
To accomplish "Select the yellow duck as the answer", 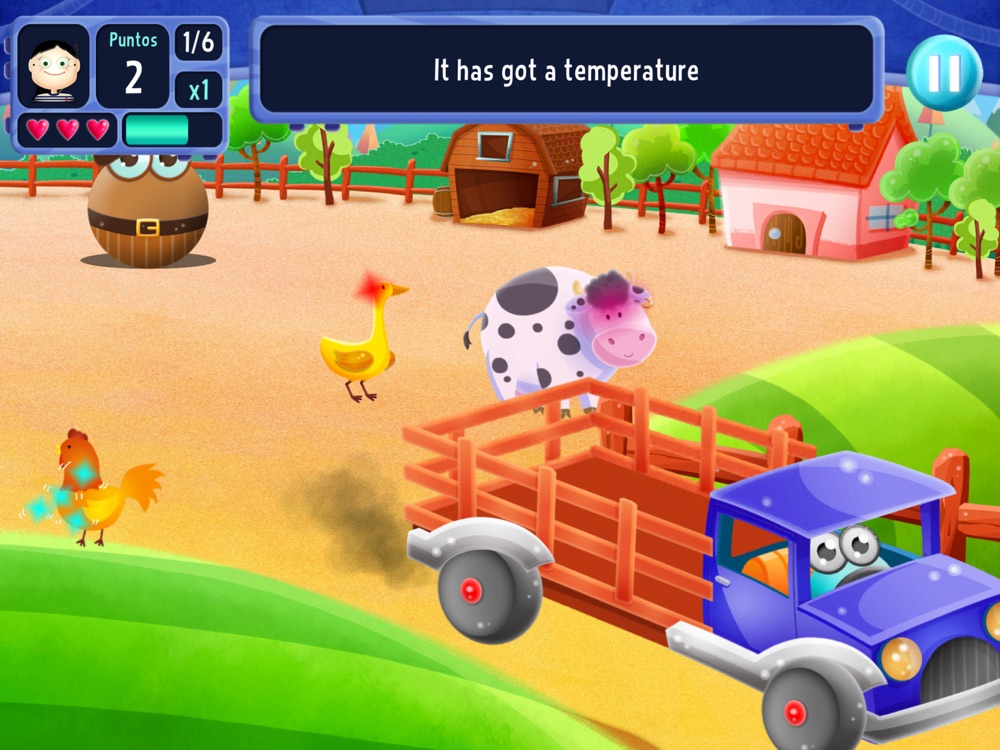I will coord(362,339).
